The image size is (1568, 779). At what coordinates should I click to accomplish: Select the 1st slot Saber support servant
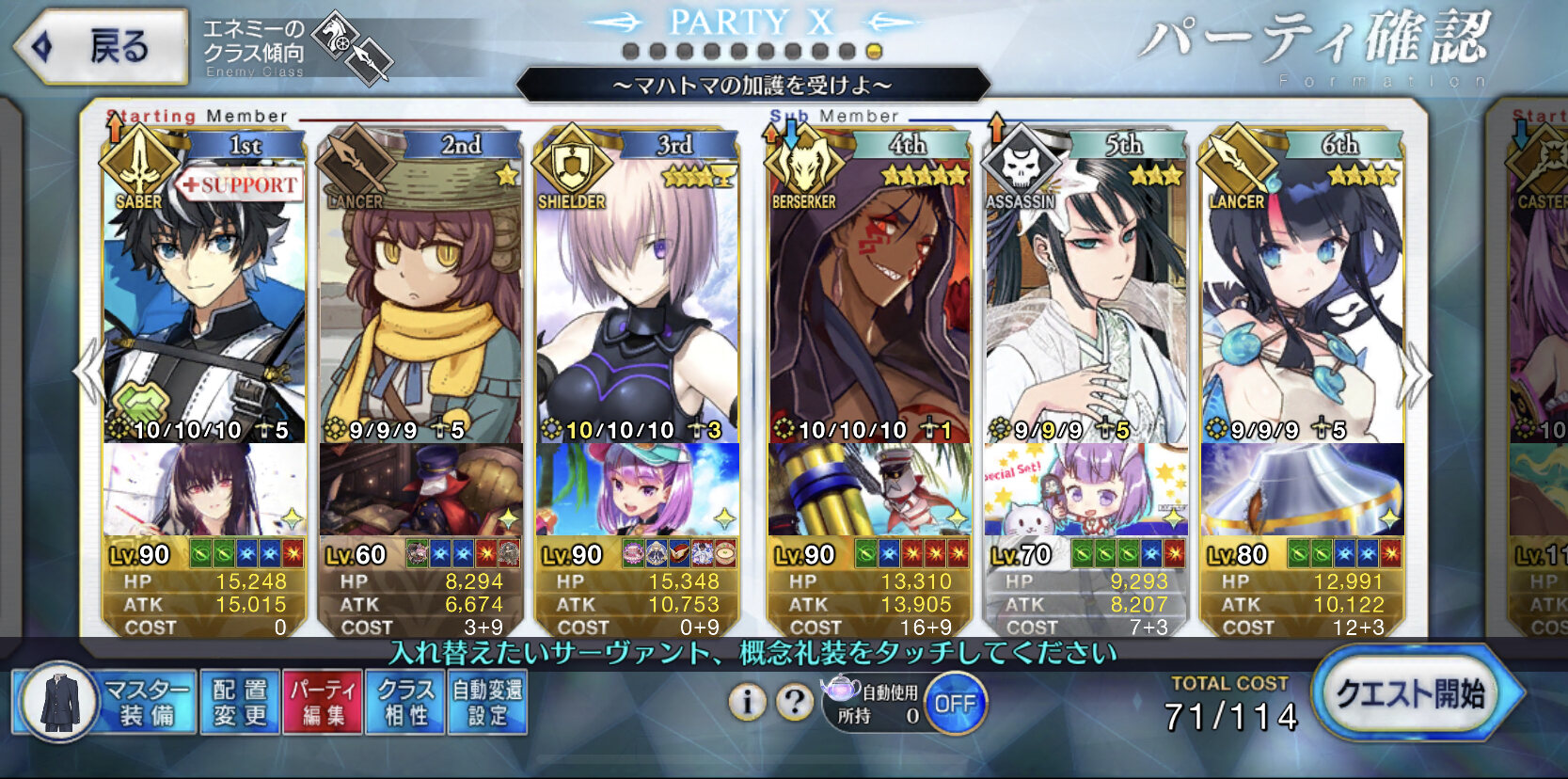pyautogui.click(x=204, y=301)
